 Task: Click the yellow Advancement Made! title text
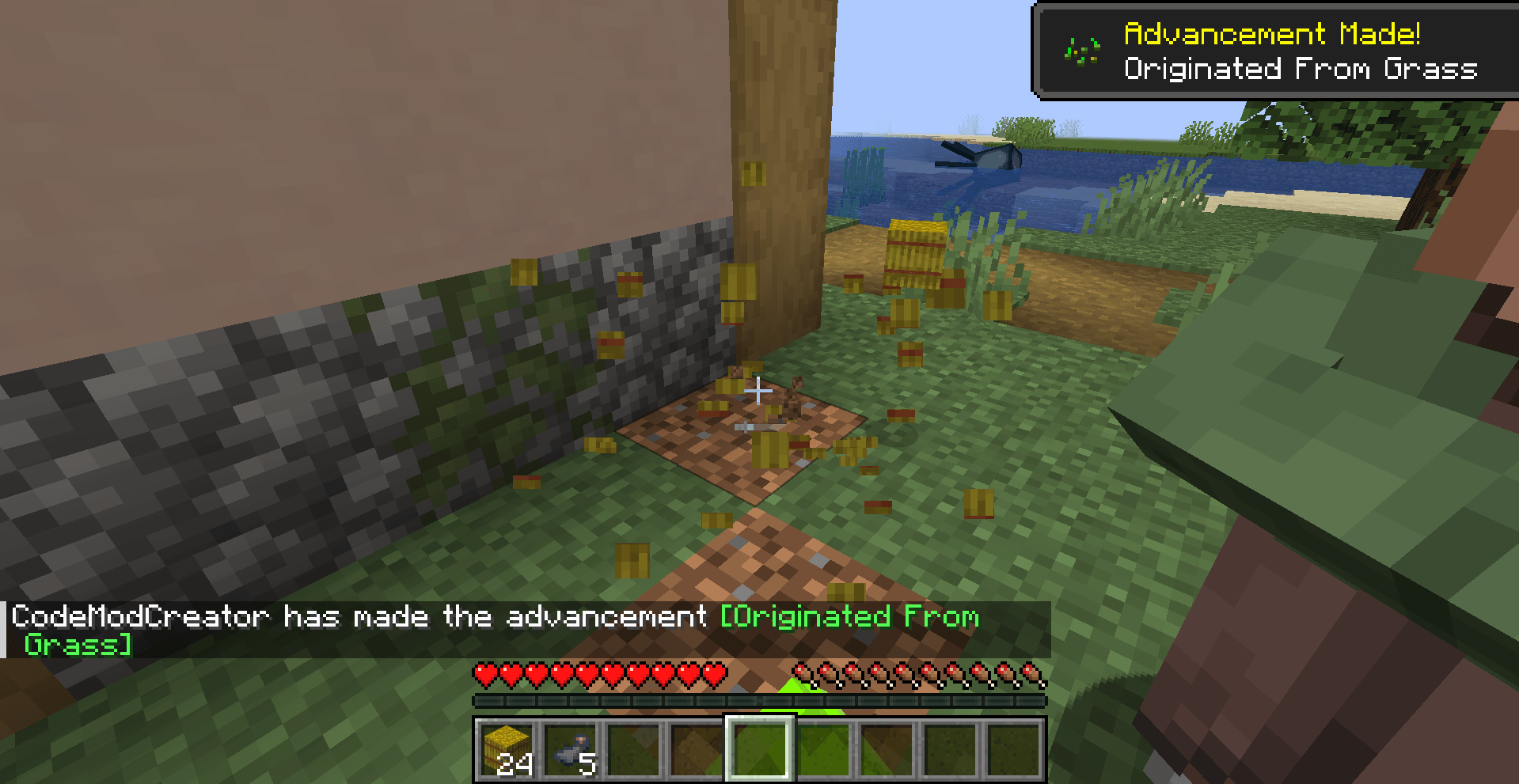click(1273, 33)
